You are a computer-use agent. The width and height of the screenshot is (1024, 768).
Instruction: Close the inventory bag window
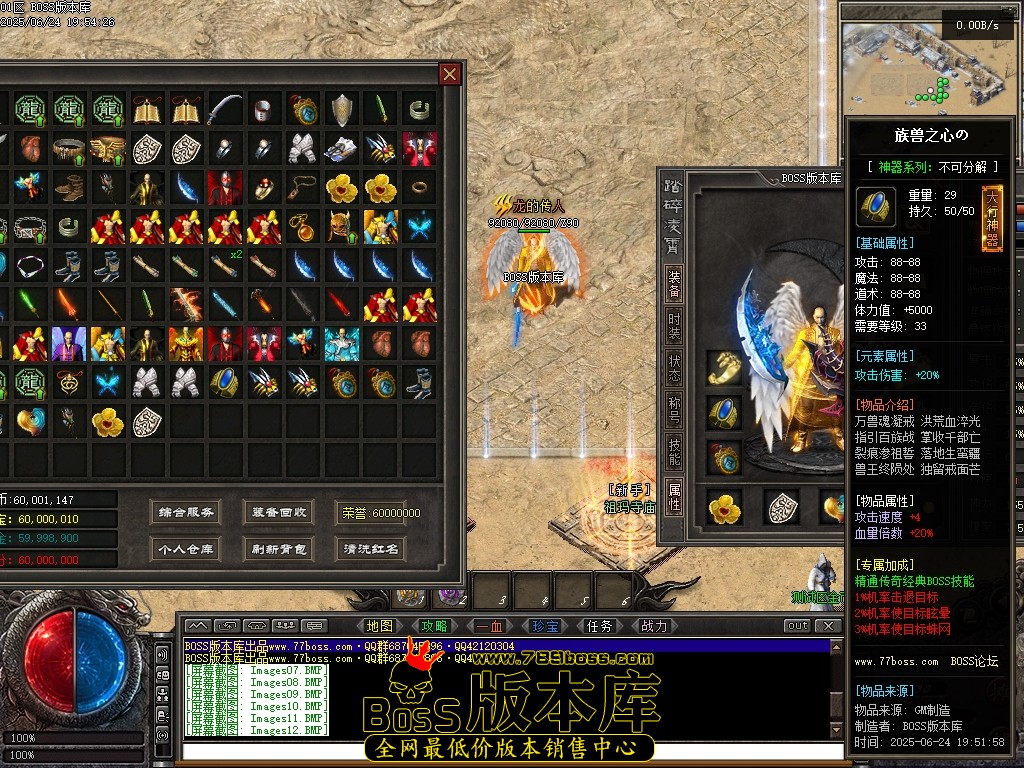[450, 74]
